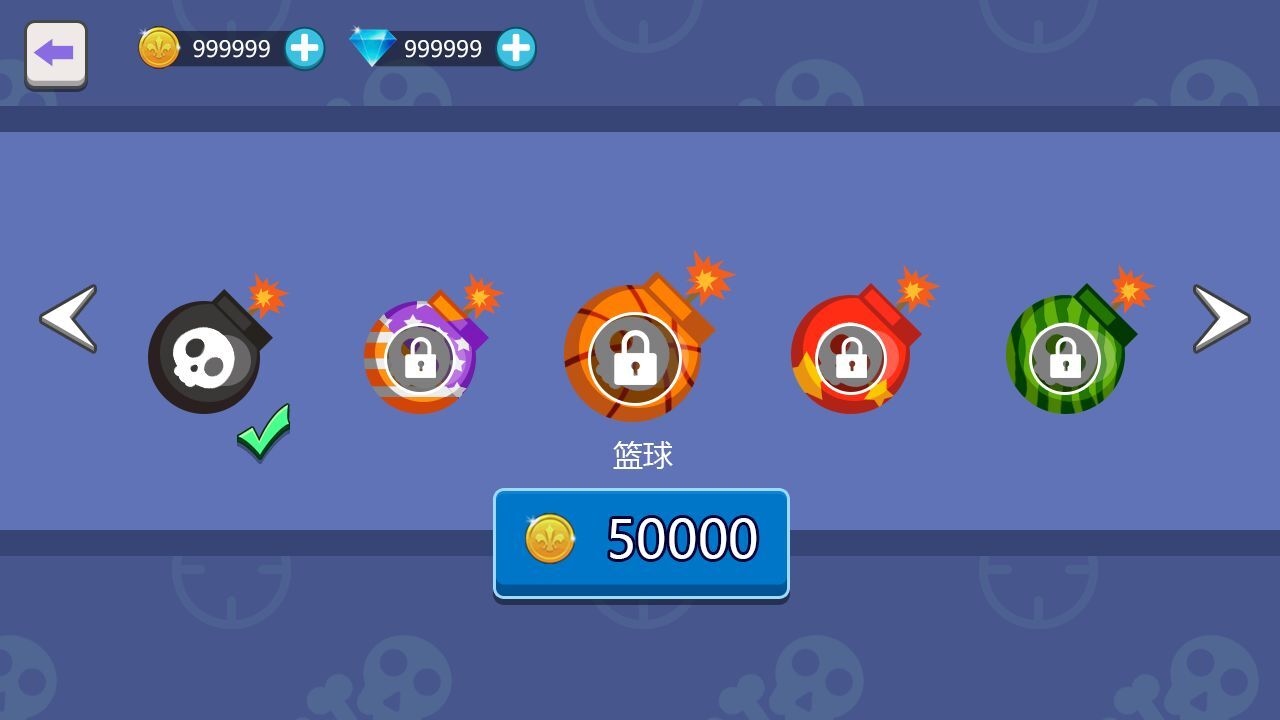Click the lock icon on the red bomb skin
Screen dimensions: 1280x720
[854, 358]
